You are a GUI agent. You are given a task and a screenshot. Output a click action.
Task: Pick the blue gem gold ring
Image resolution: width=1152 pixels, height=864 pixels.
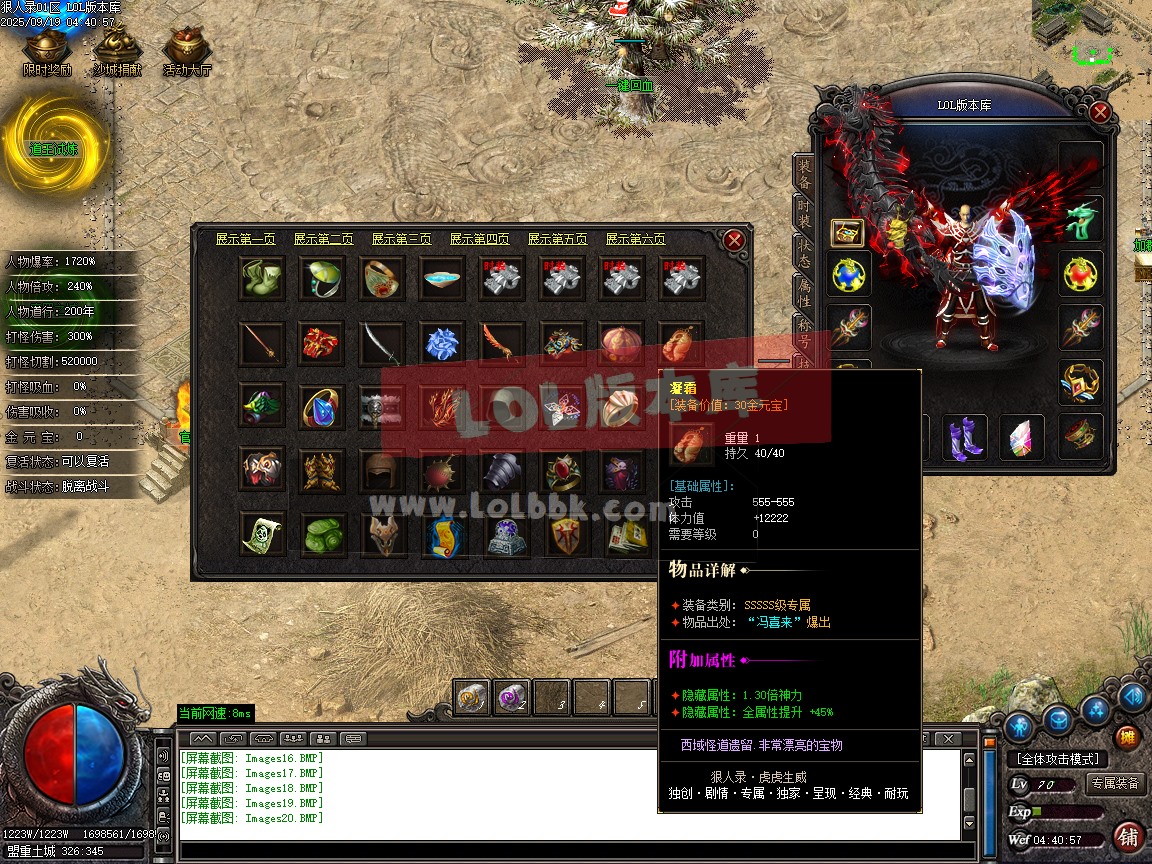click(x=322, y=406)
